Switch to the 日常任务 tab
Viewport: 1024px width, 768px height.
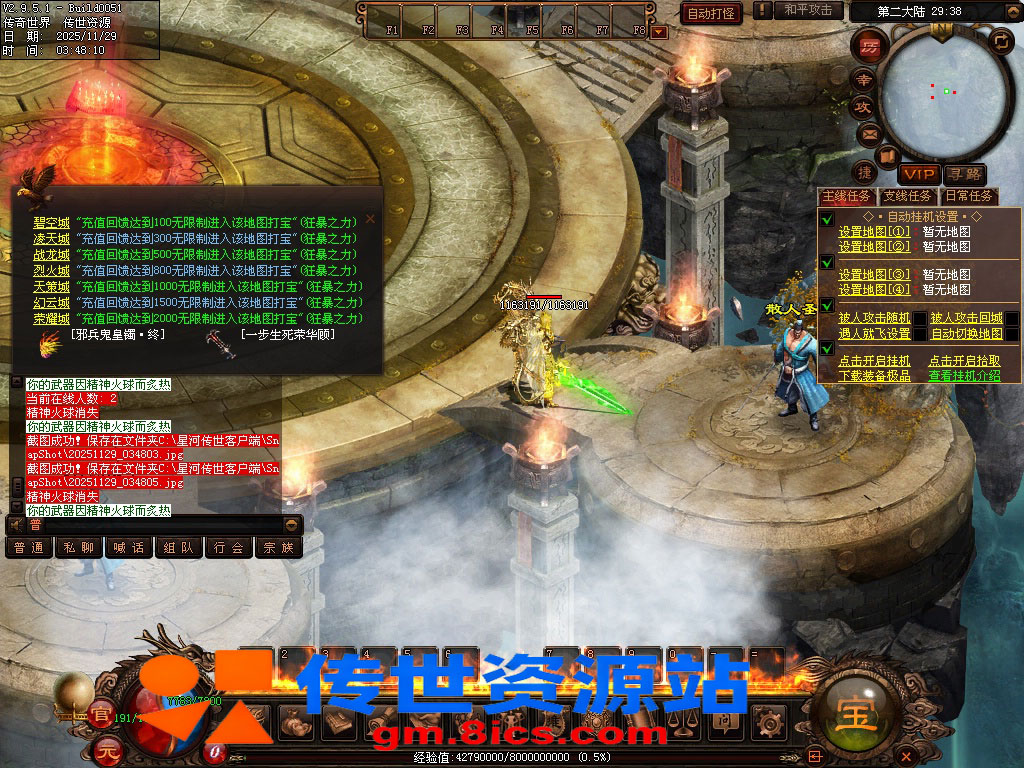(x=968, y=196)
